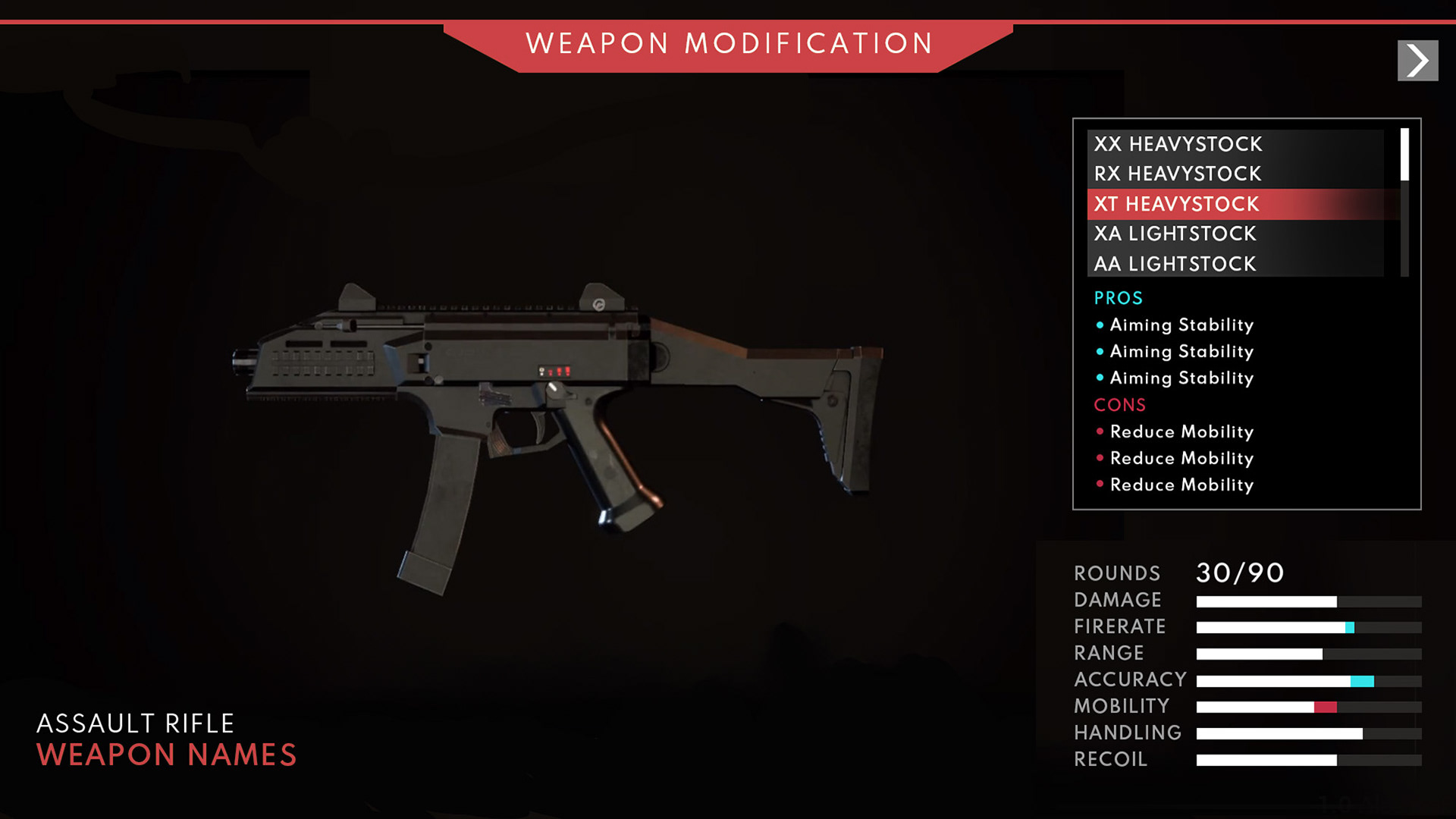1456x819 pixels.
Task: Equip the AA LIGHTSTOCK attachment
Action: tap(1235, 264)
